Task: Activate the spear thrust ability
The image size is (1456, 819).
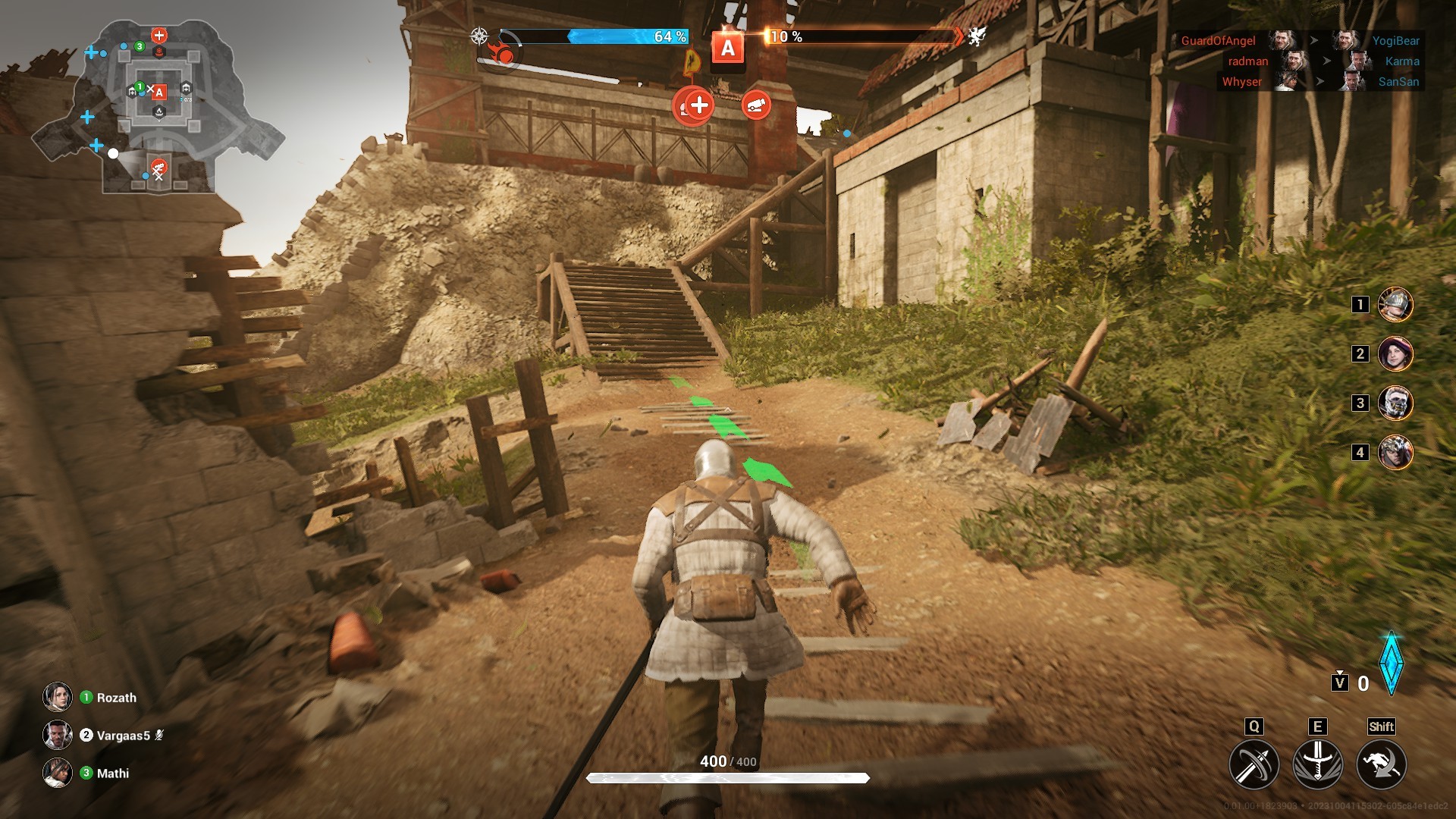Action: (1254, 764)
